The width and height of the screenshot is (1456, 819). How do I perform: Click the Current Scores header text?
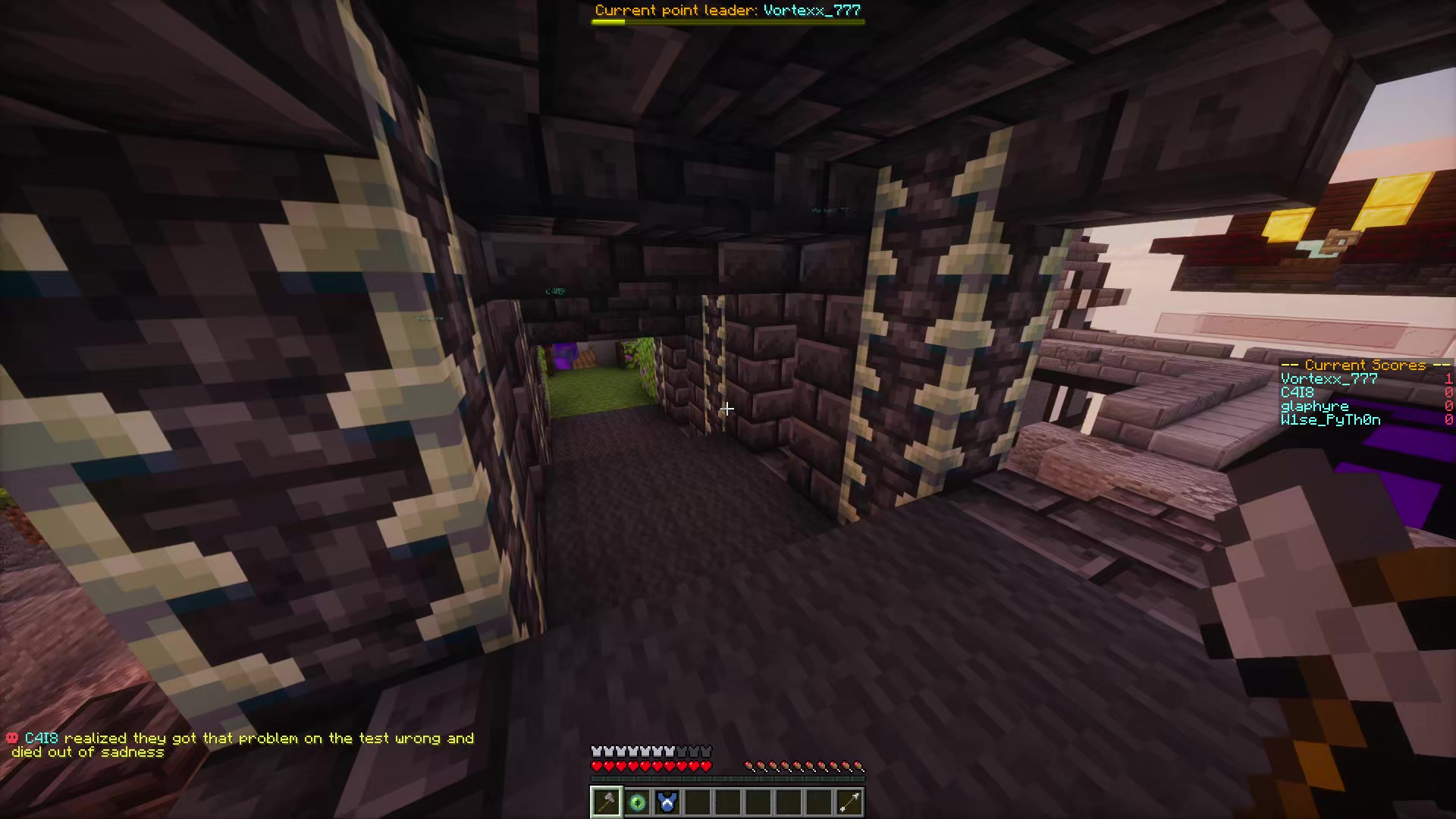point(1365,365)
